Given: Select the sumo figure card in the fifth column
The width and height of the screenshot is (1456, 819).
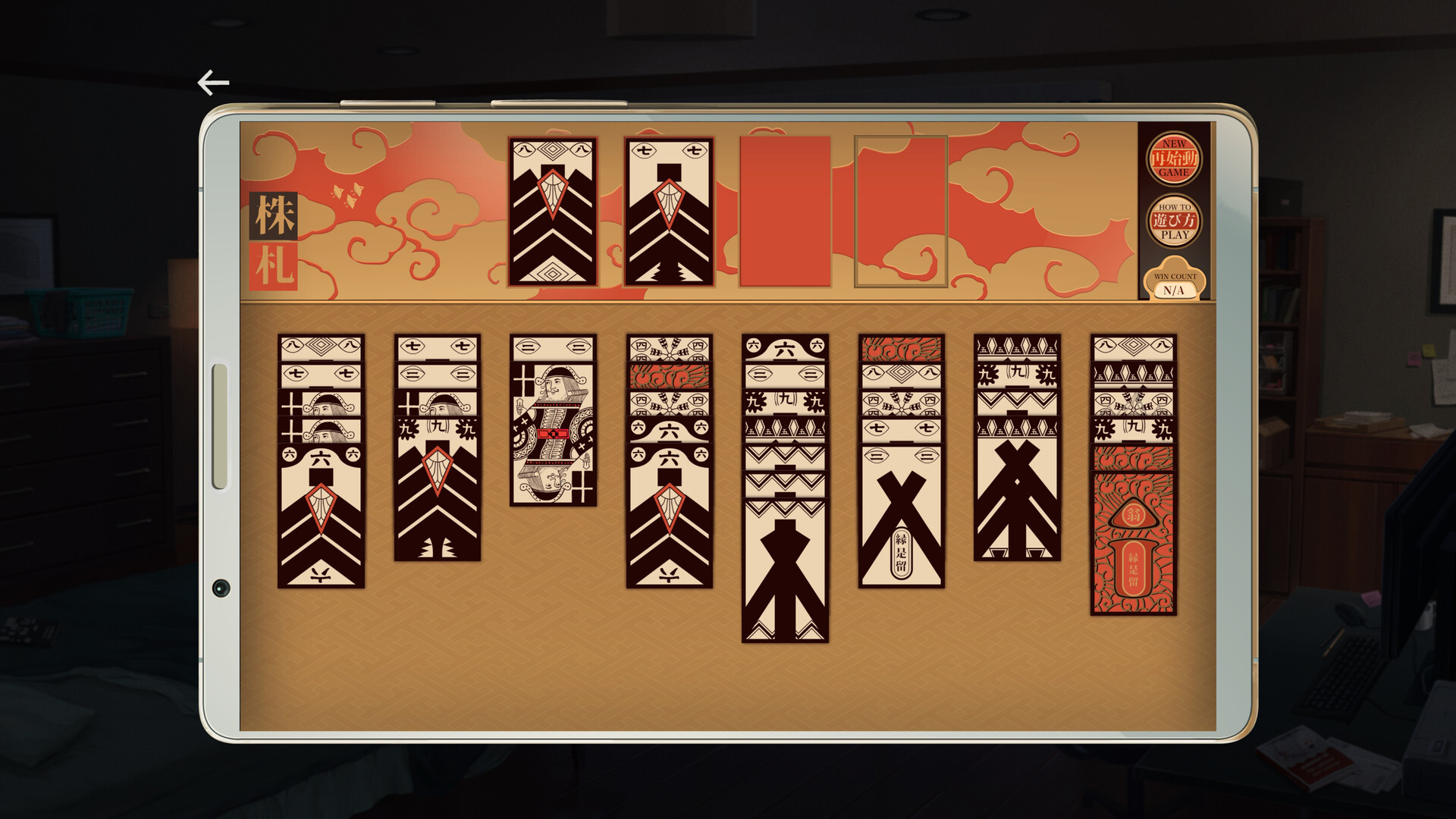Looking at the screenshot, I should pos(785,569).
